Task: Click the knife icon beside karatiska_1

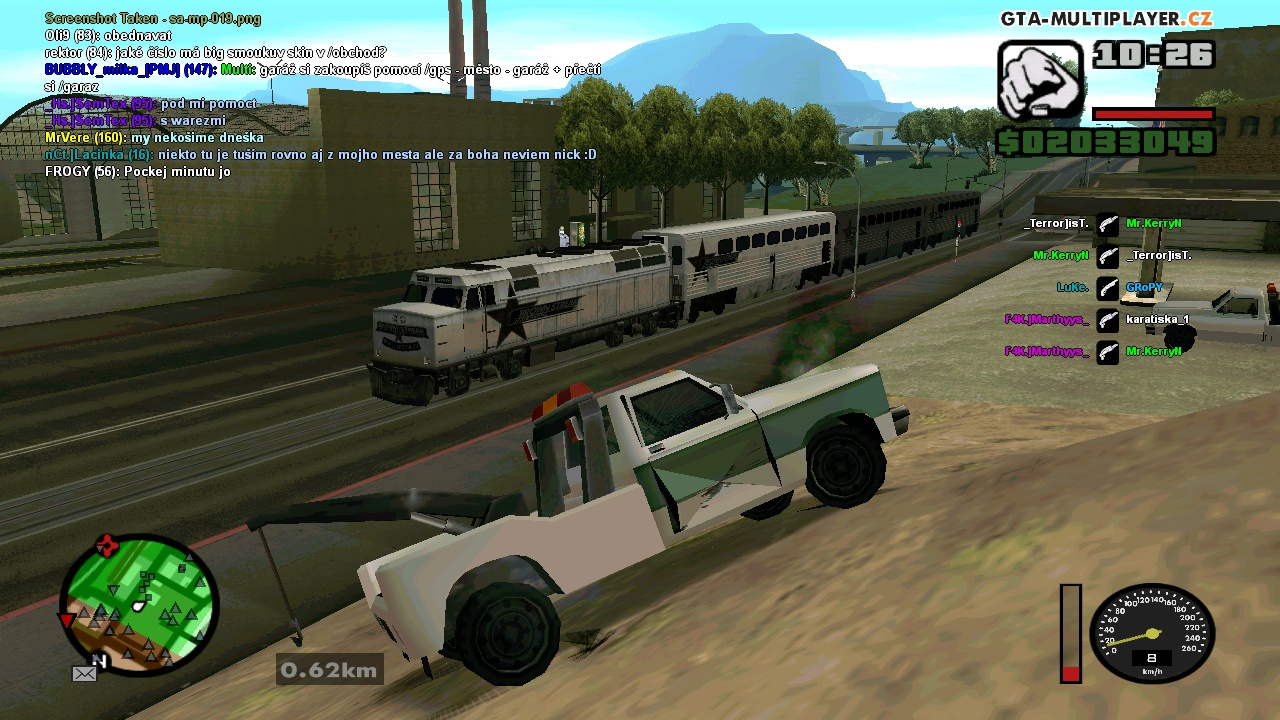Action: pyautogui.click(x=1107, y=320)
